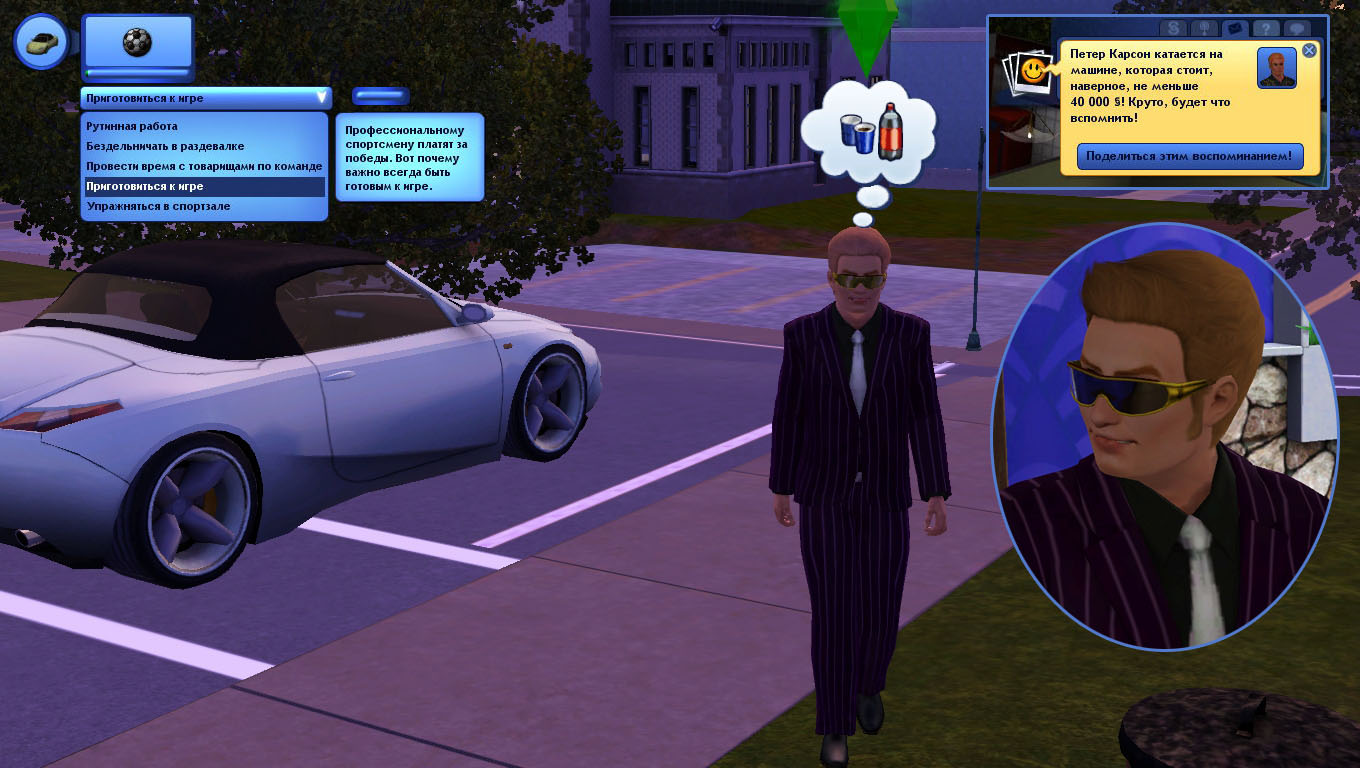Click the soccer ball work action icon
This screenshot has height=768, width=1360.
tap(137, 42)
